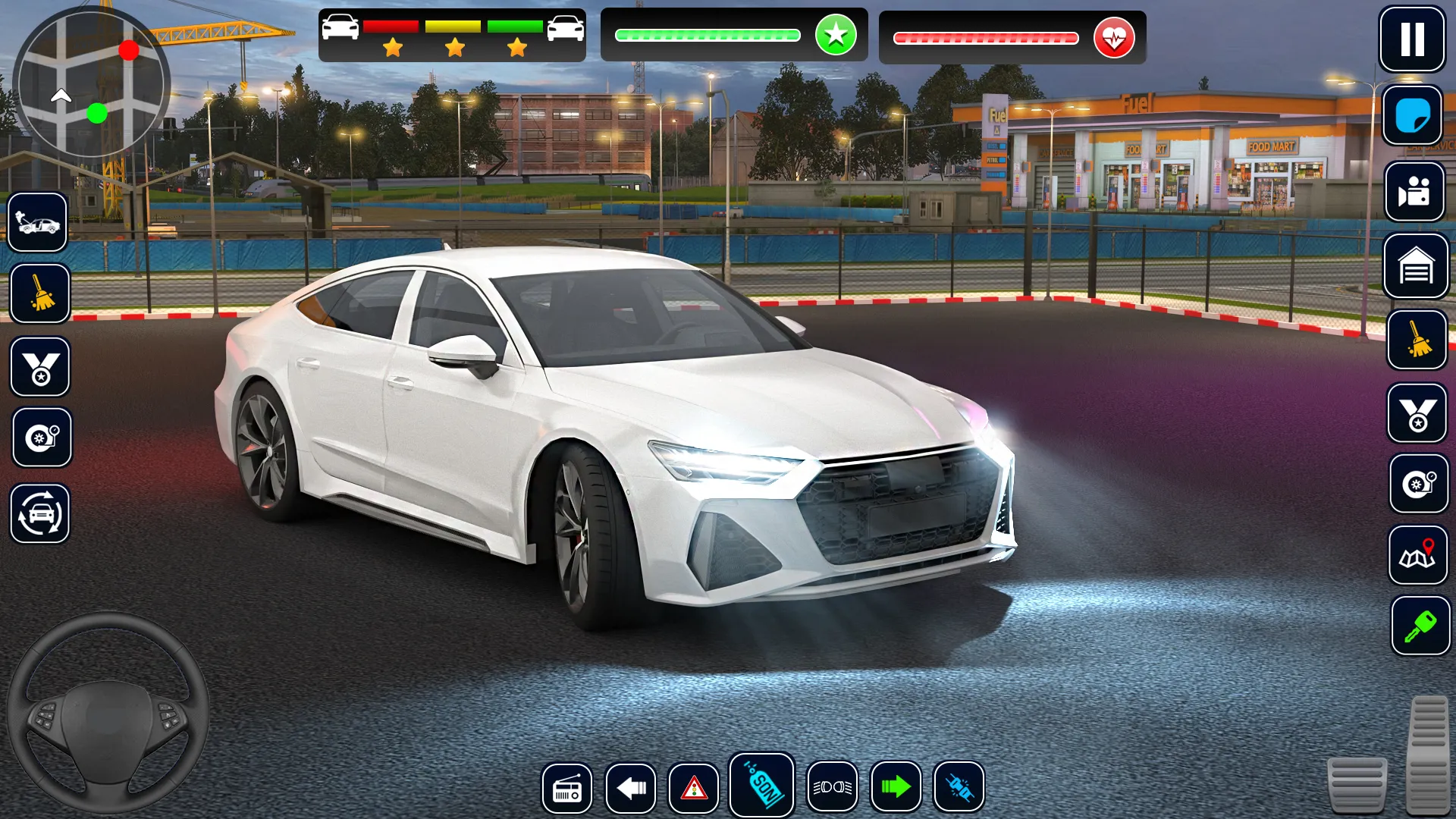This screenshot has height=819, width=1456.
Task: Toggle the headlights
Action: pyautogui.click(x=832, y=787)
